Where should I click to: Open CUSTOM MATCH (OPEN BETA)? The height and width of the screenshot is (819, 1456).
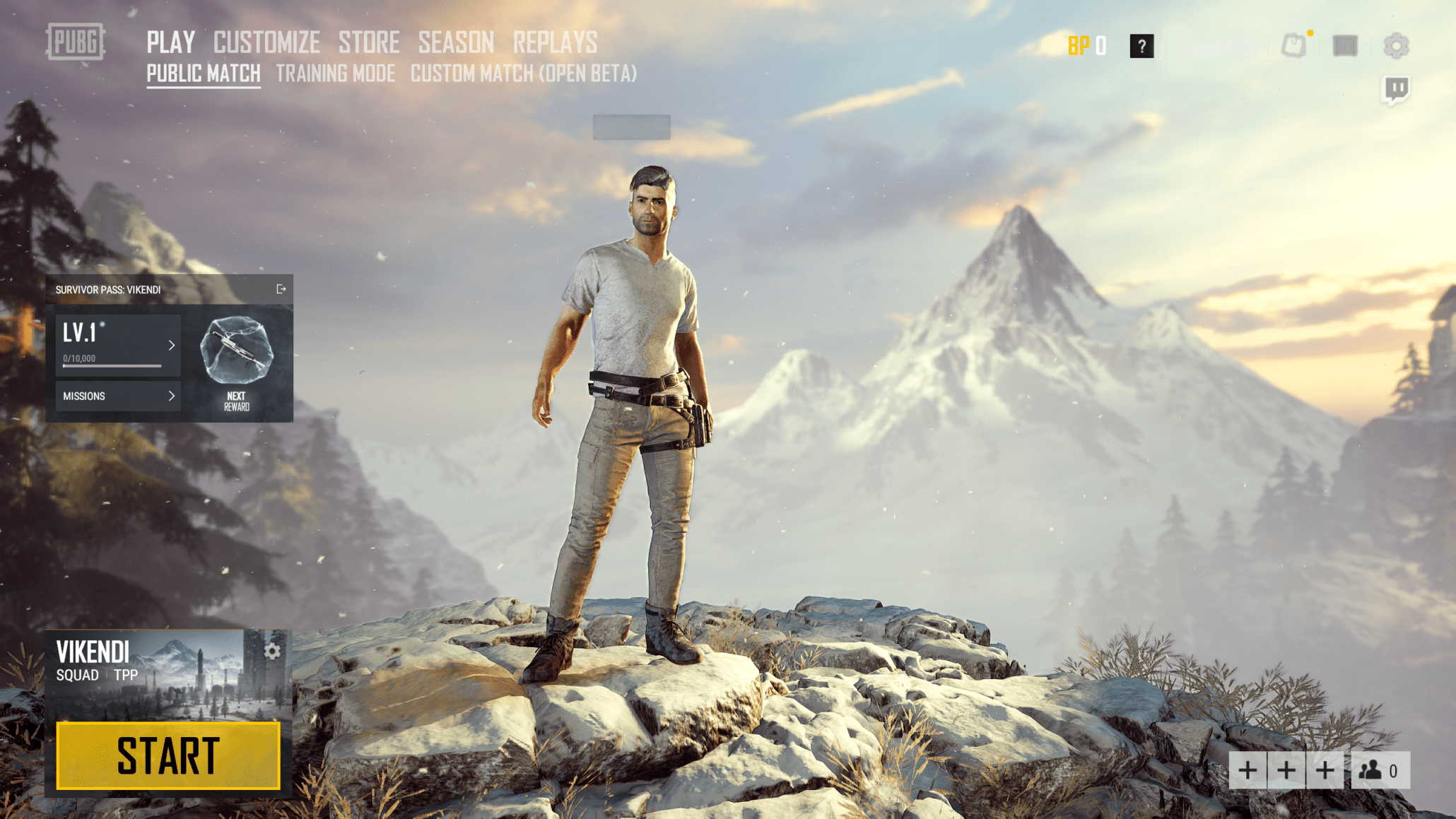pyautogui.click(x=524, y=73)
